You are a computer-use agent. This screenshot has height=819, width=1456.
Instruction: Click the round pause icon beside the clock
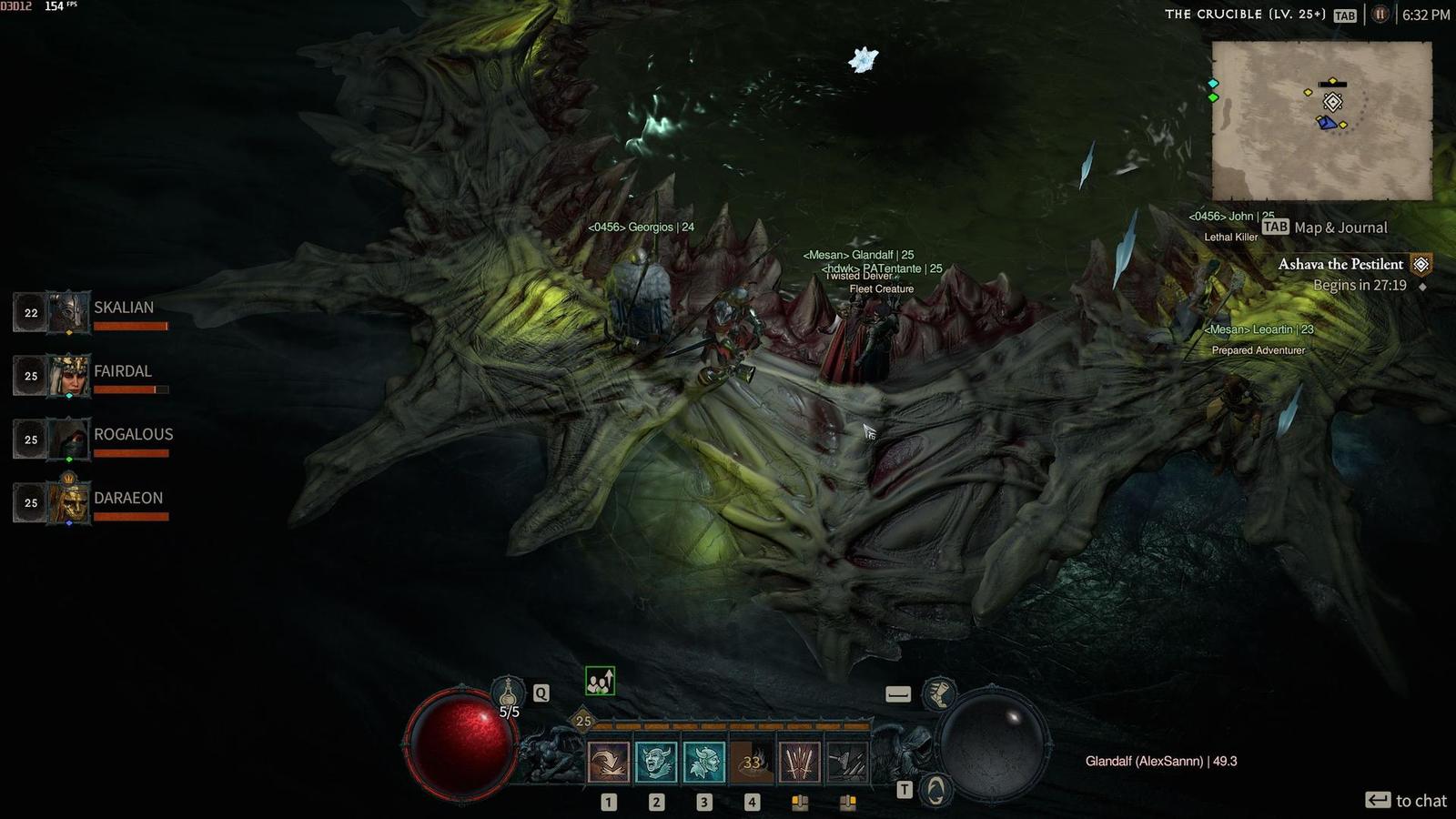(1380, 15)
